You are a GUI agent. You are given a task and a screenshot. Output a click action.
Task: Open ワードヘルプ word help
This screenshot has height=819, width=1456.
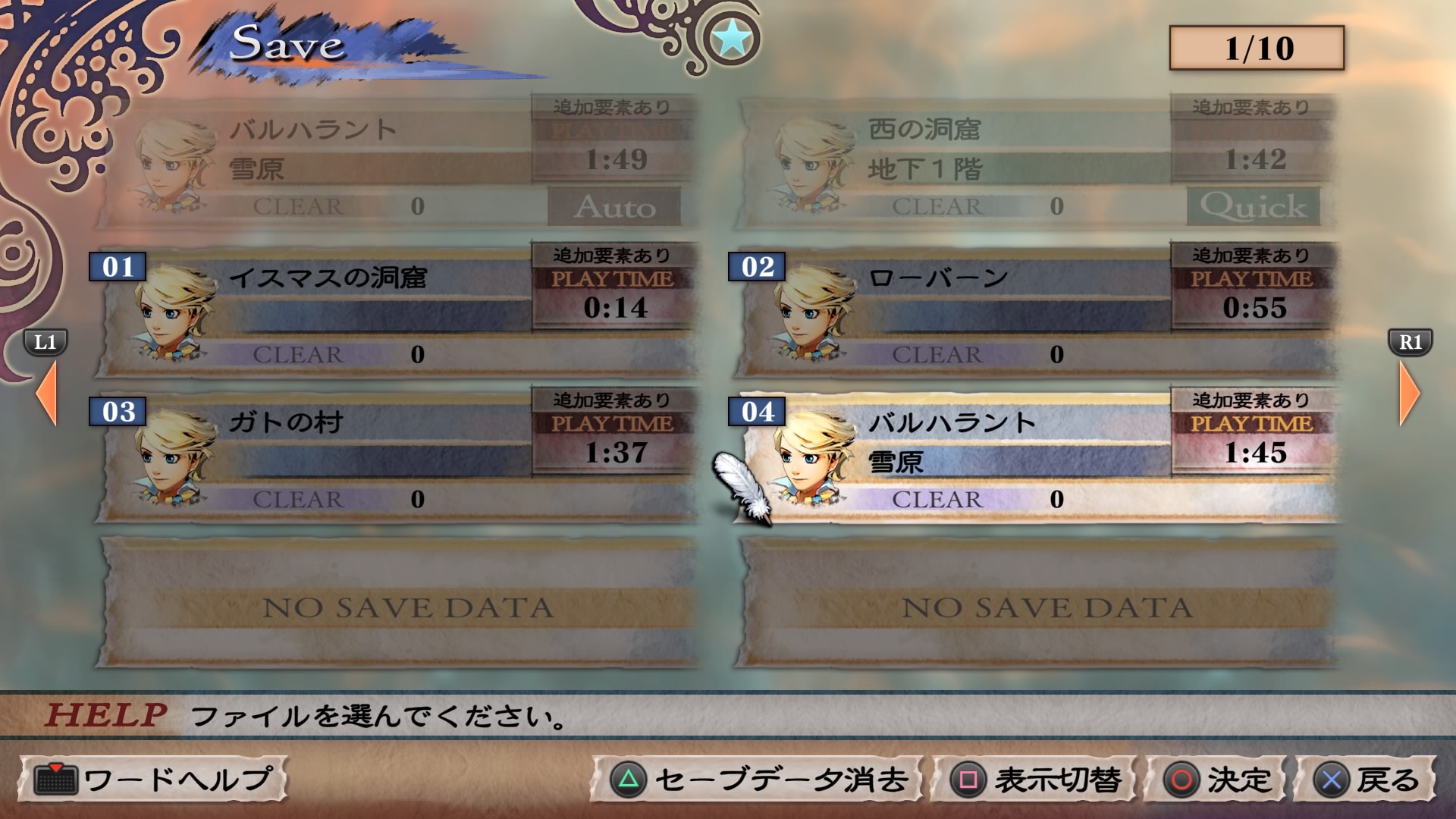click(x=153, y=780)
